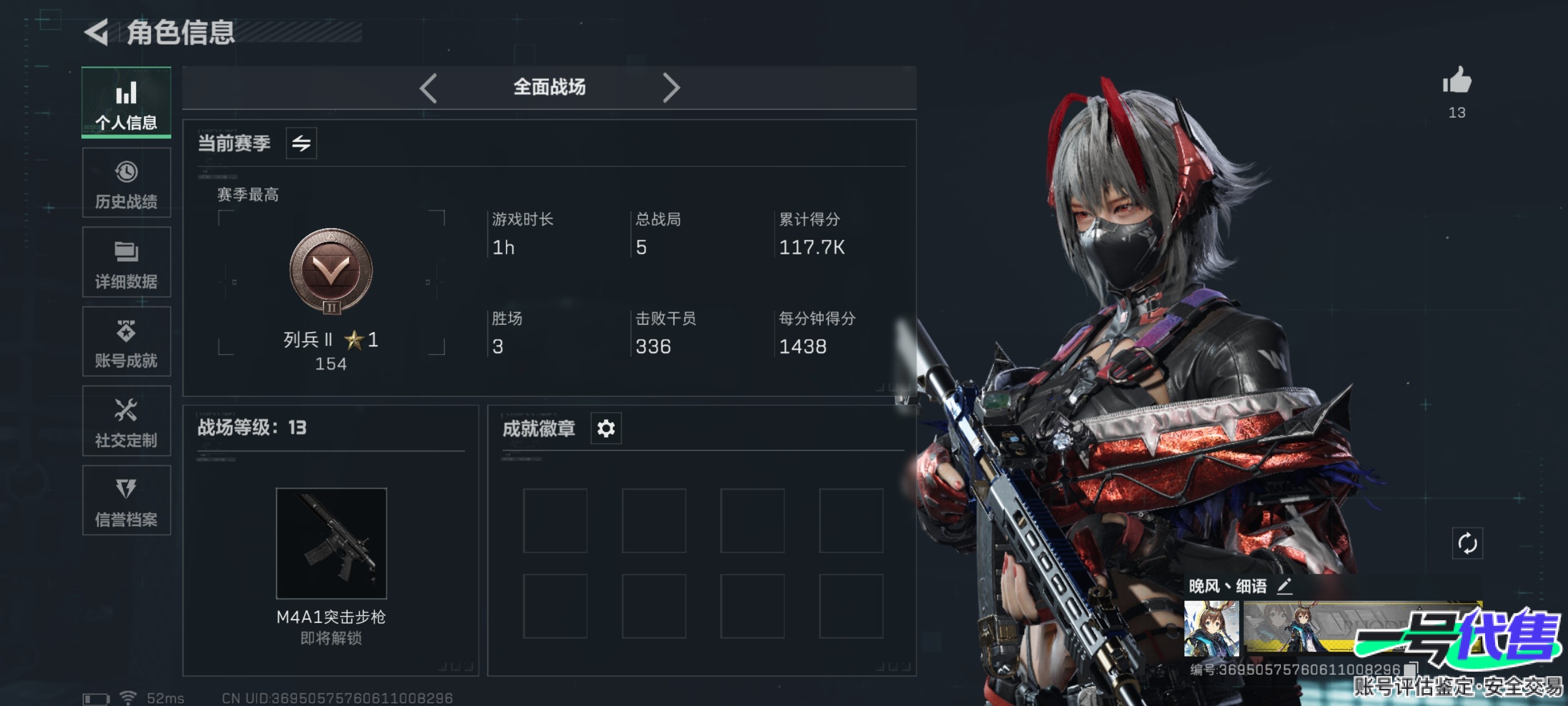Open the 历史战绩 tab
The height and width of the screenshot is (706, 1568).
point(126,183)
